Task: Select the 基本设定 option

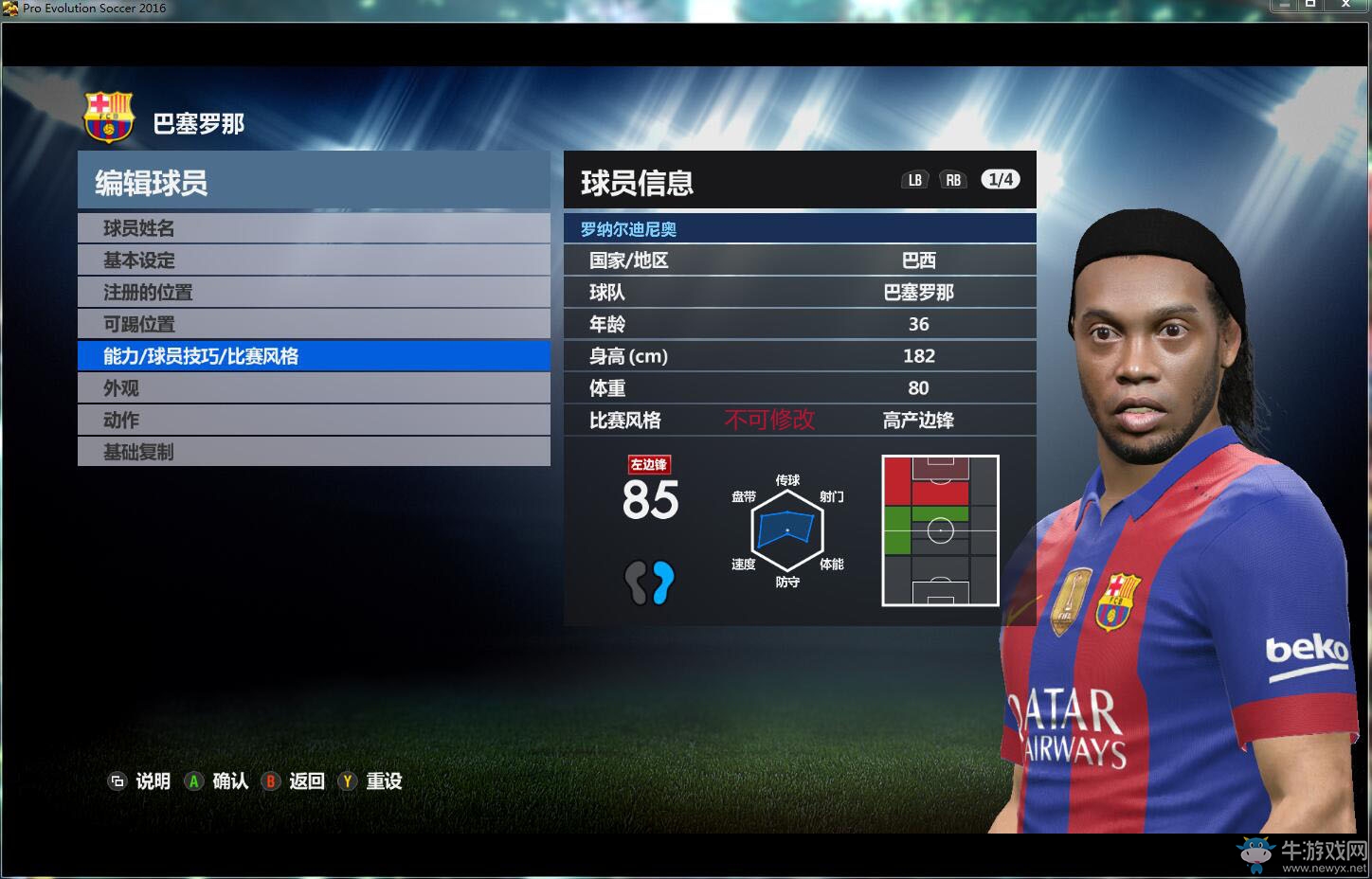Action: (313, 260)
